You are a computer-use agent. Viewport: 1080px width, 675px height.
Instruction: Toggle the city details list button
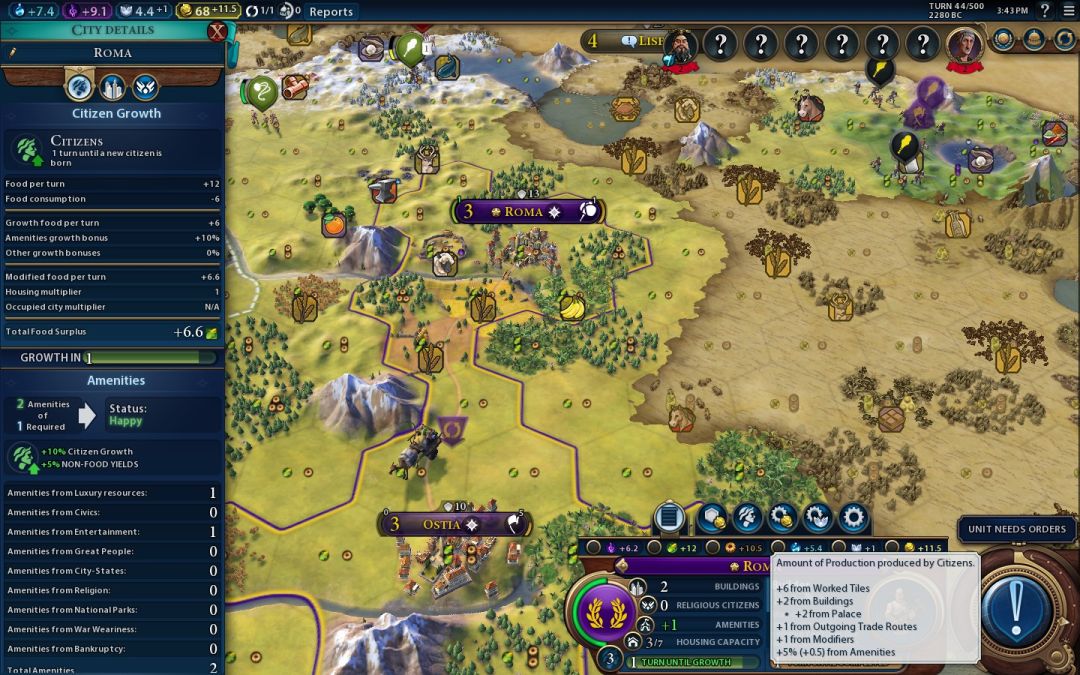[669, 517]
